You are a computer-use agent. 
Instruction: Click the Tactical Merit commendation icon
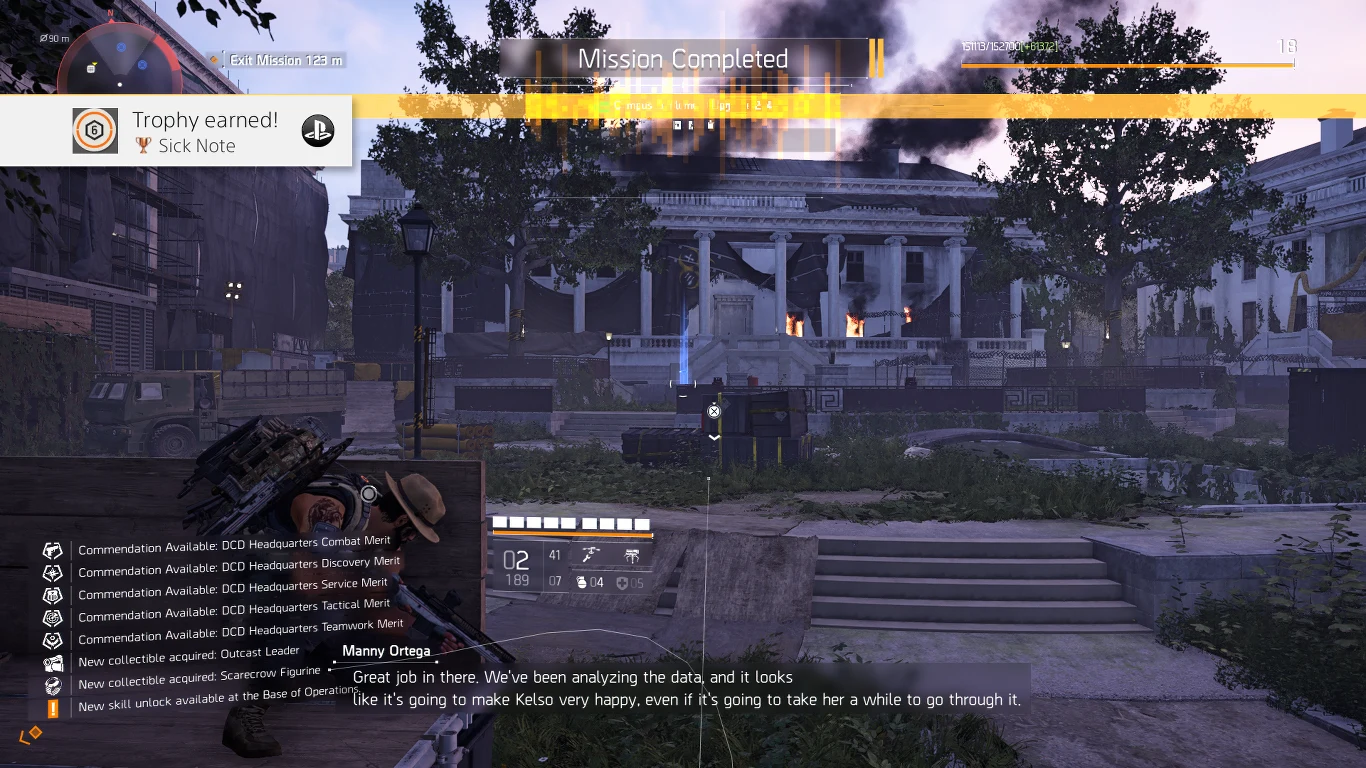point(52,617)
